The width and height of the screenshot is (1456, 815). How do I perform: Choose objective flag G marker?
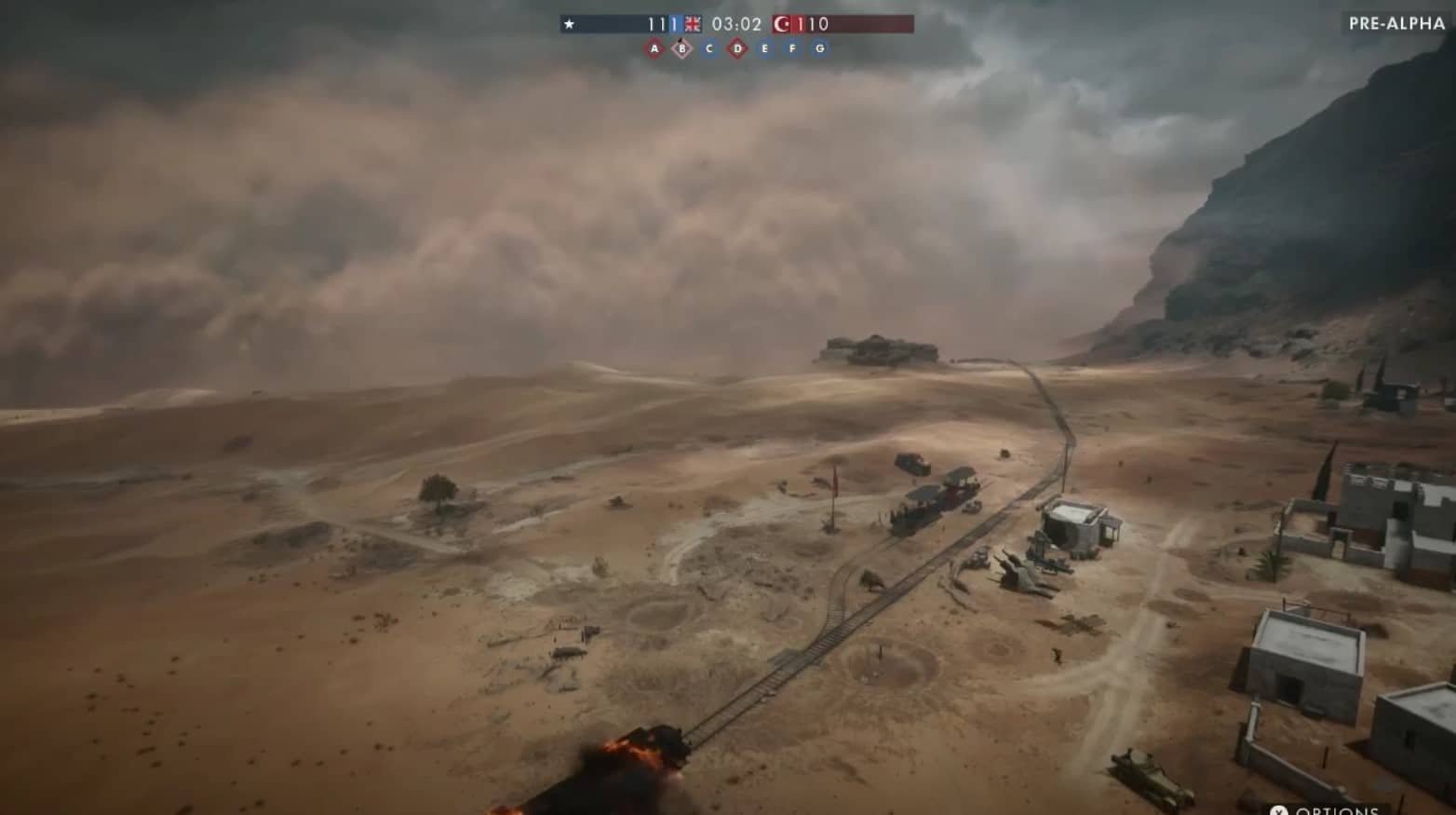[x=820, y=48]
